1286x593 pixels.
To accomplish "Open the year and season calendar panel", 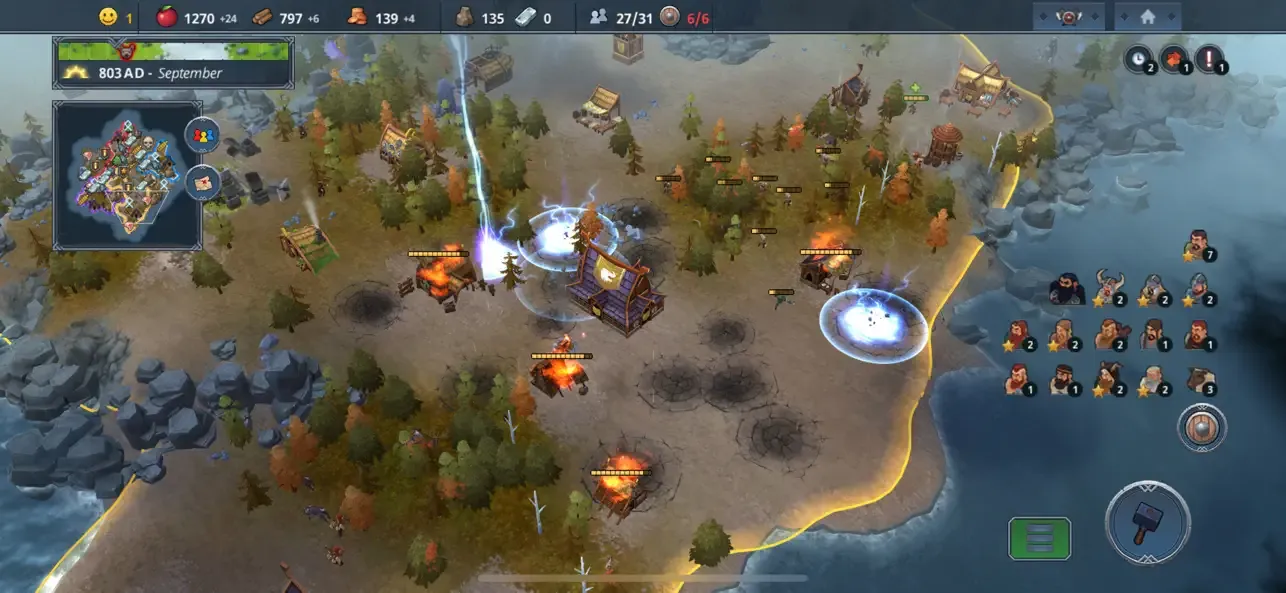I will pyautogui.click(x=174, y=62).
